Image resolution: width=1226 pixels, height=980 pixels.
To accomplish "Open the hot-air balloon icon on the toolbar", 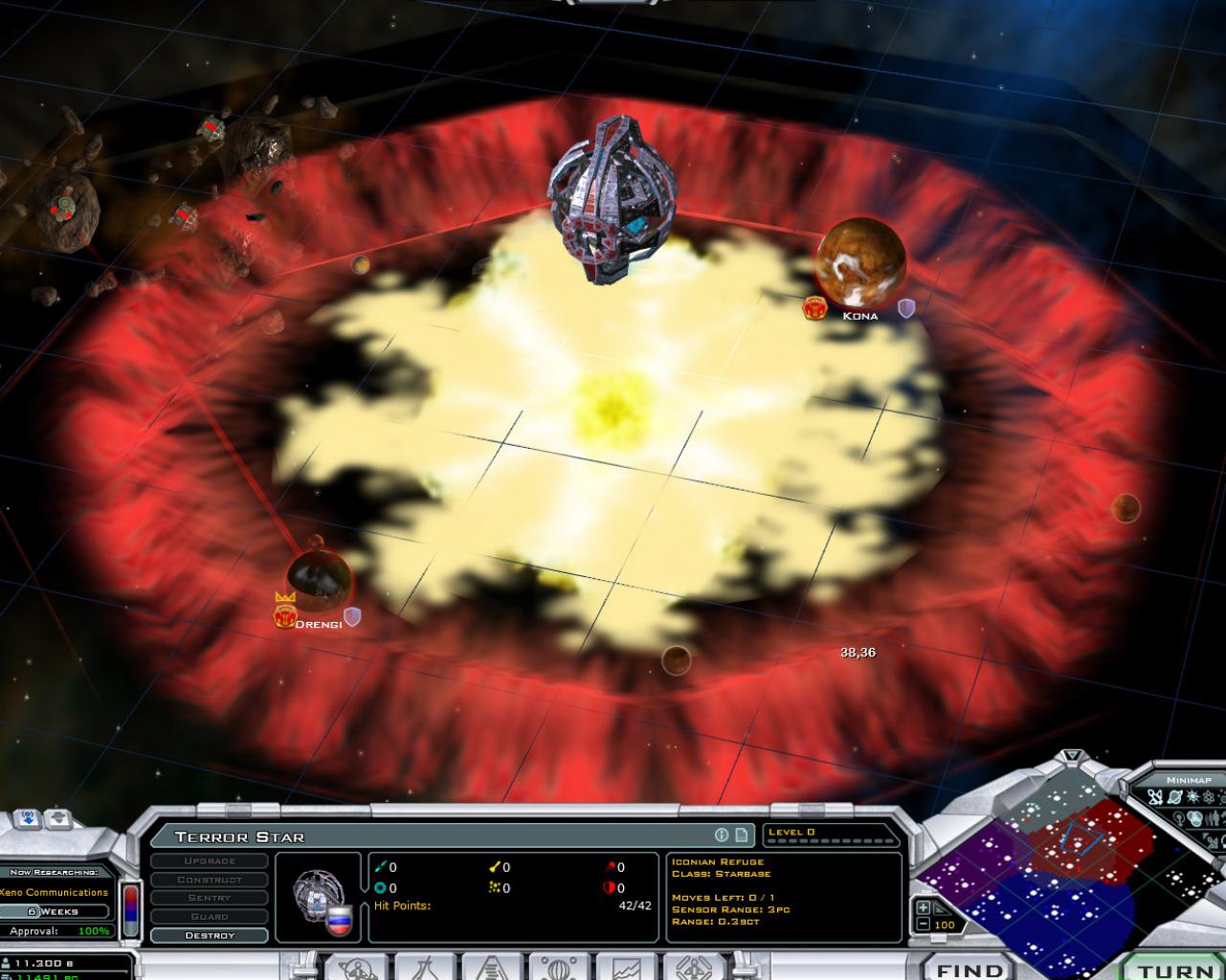I will pos(562,969).
